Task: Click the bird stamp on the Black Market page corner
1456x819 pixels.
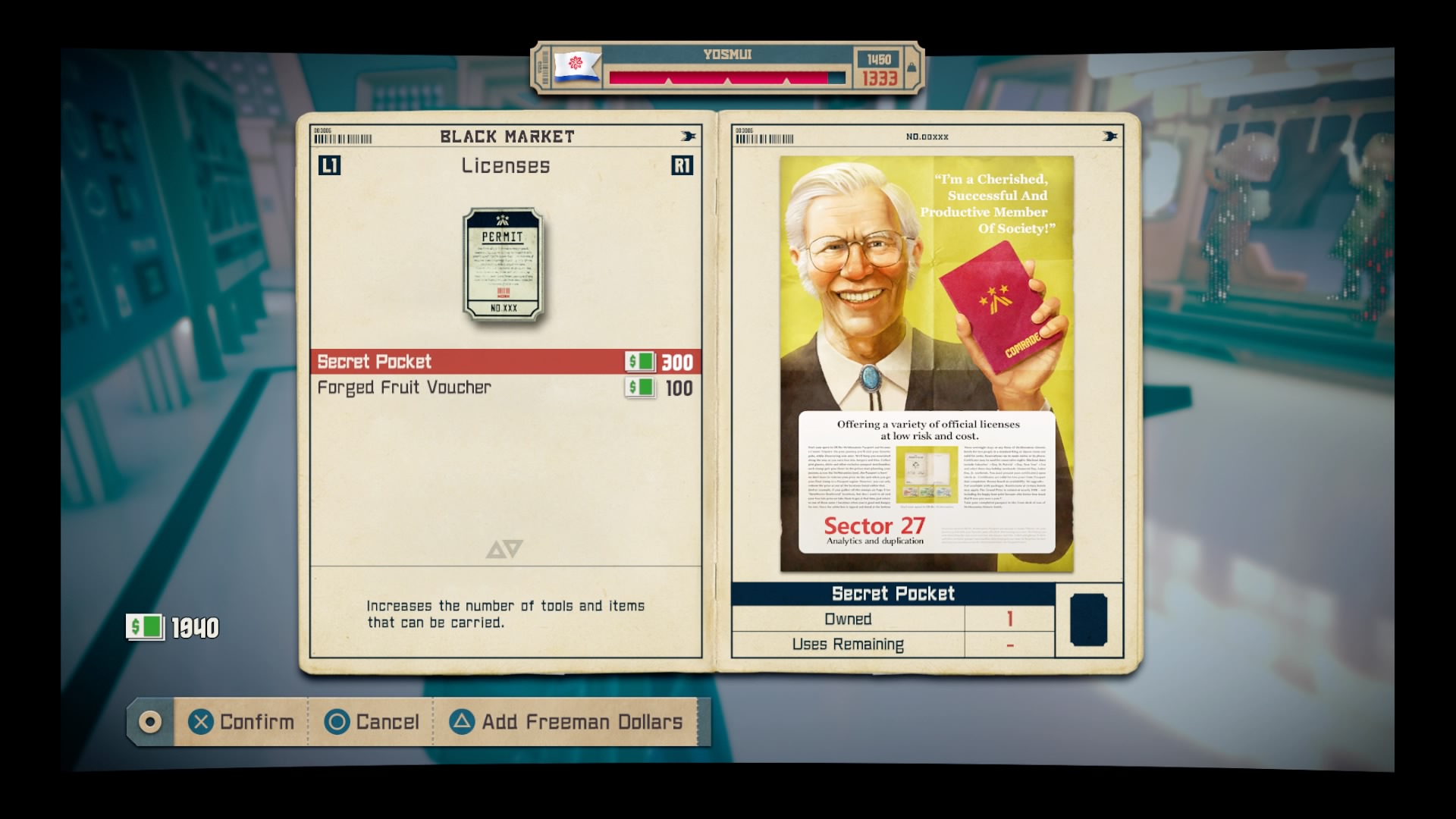Action: [x=686, y=136]
